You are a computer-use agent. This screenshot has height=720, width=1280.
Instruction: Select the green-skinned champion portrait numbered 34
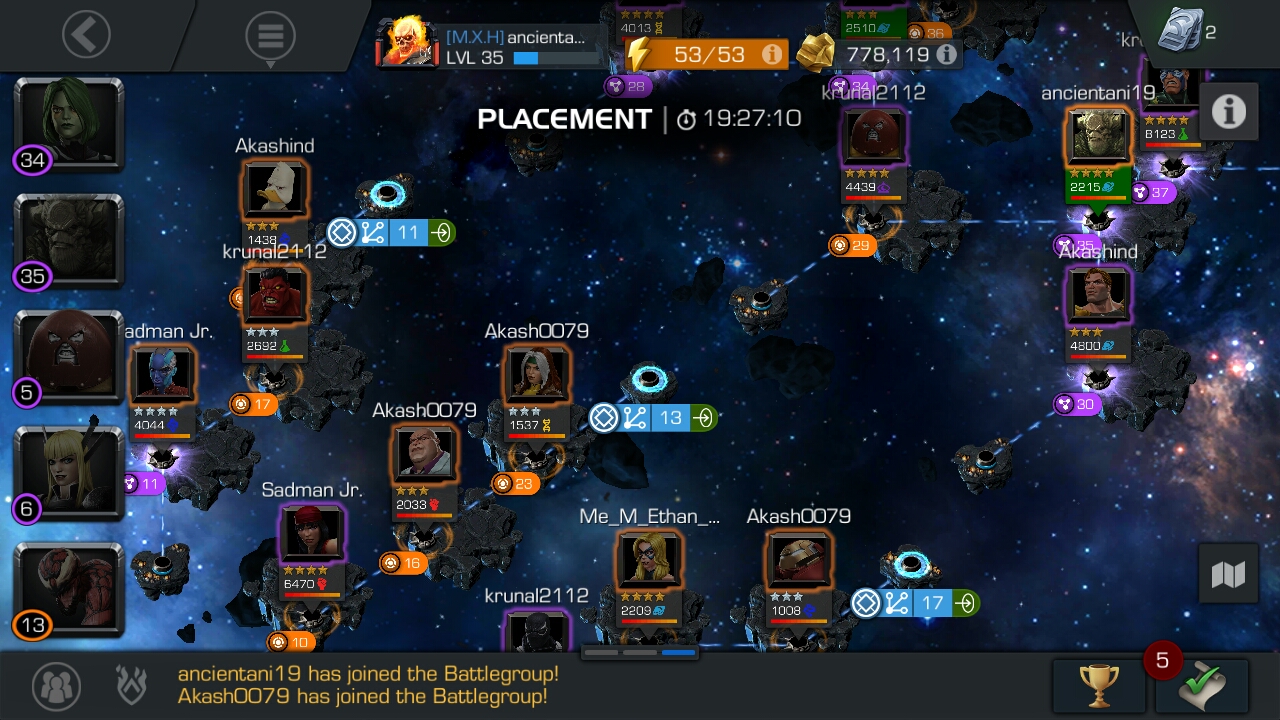68,123
